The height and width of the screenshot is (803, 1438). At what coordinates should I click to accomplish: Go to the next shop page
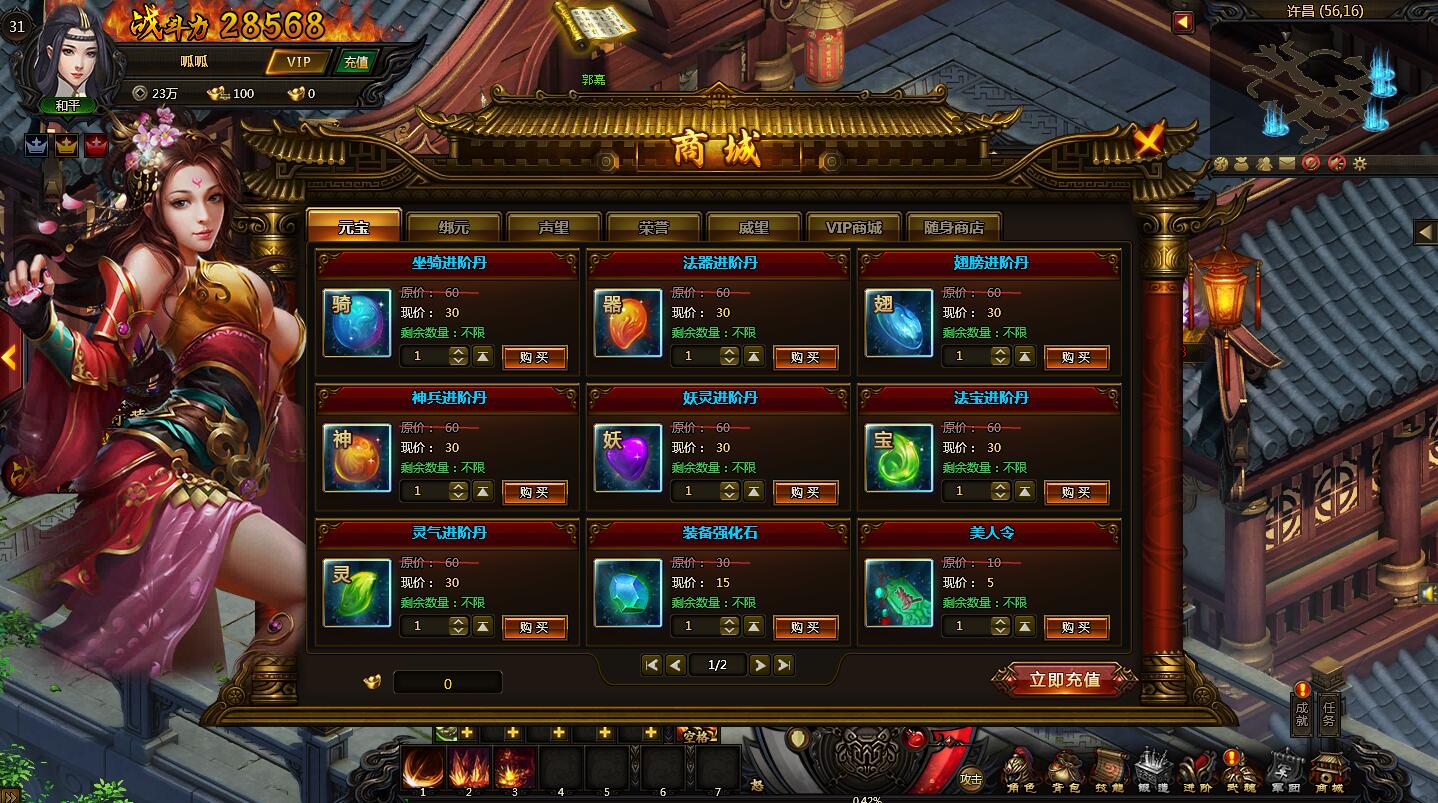760,665
